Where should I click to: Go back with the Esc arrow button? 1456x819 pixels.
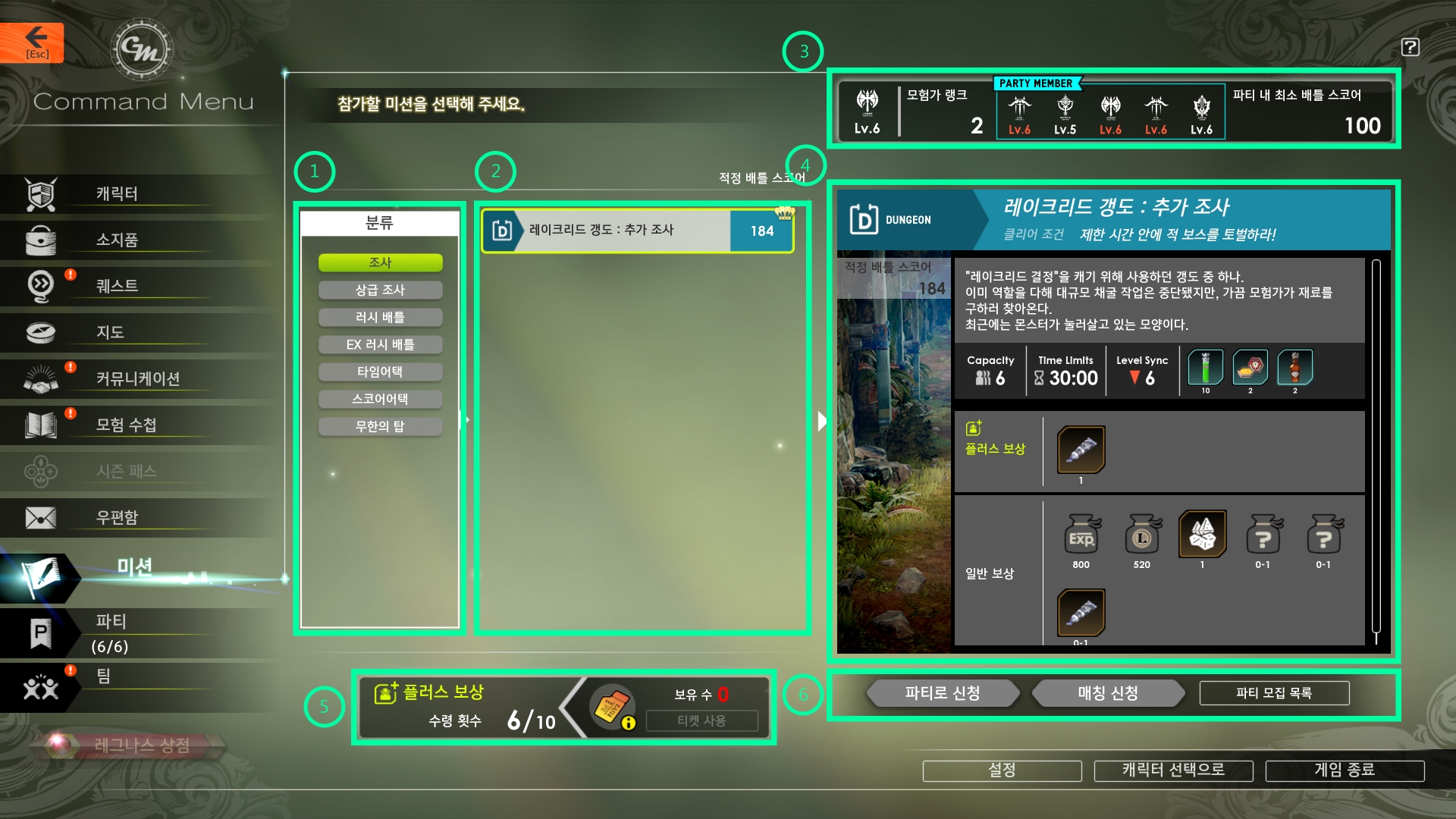pyautogui.click(x=33, y=42)
